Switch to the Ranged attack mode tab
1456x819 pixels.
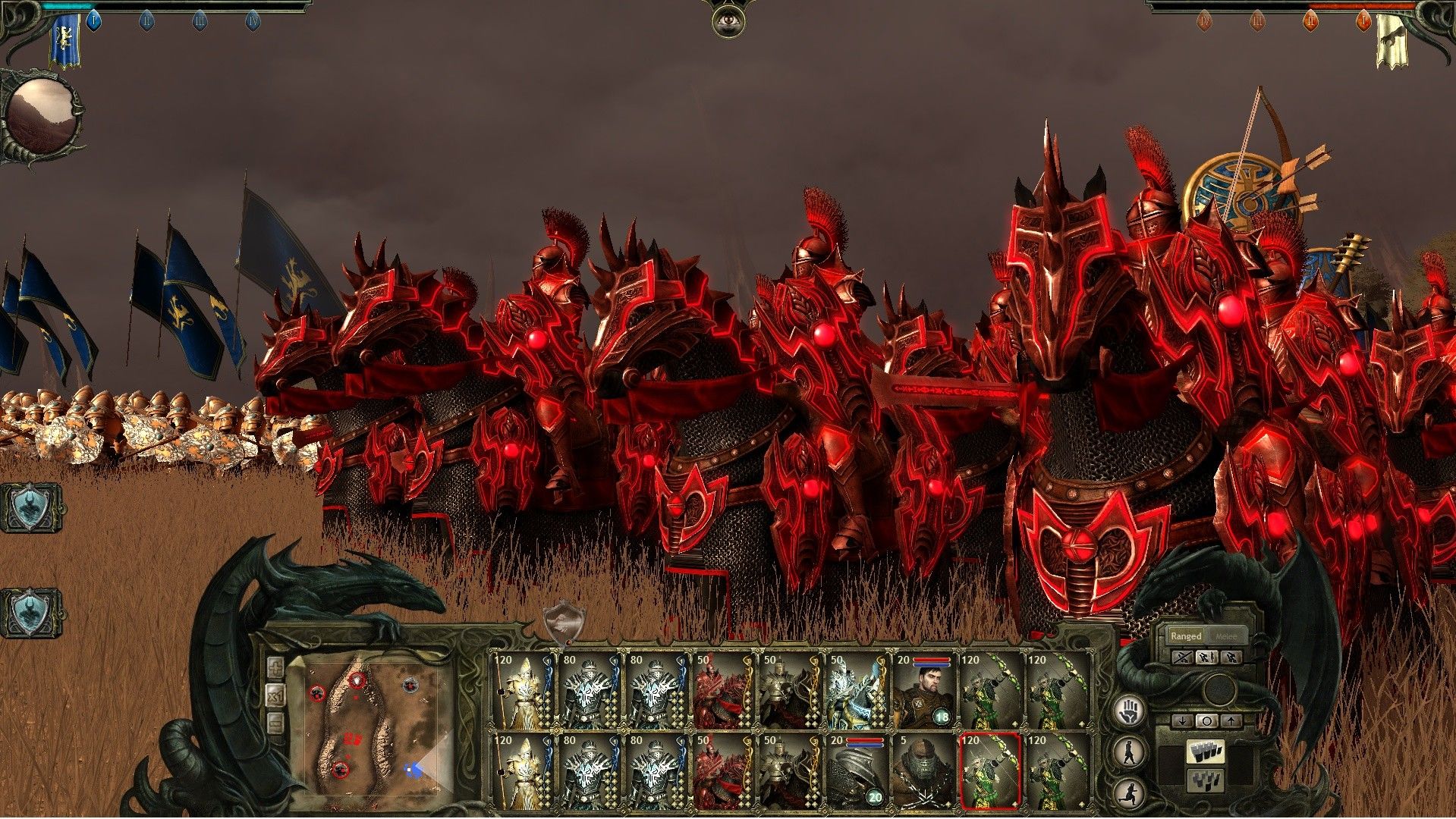tap(1185, 636)
